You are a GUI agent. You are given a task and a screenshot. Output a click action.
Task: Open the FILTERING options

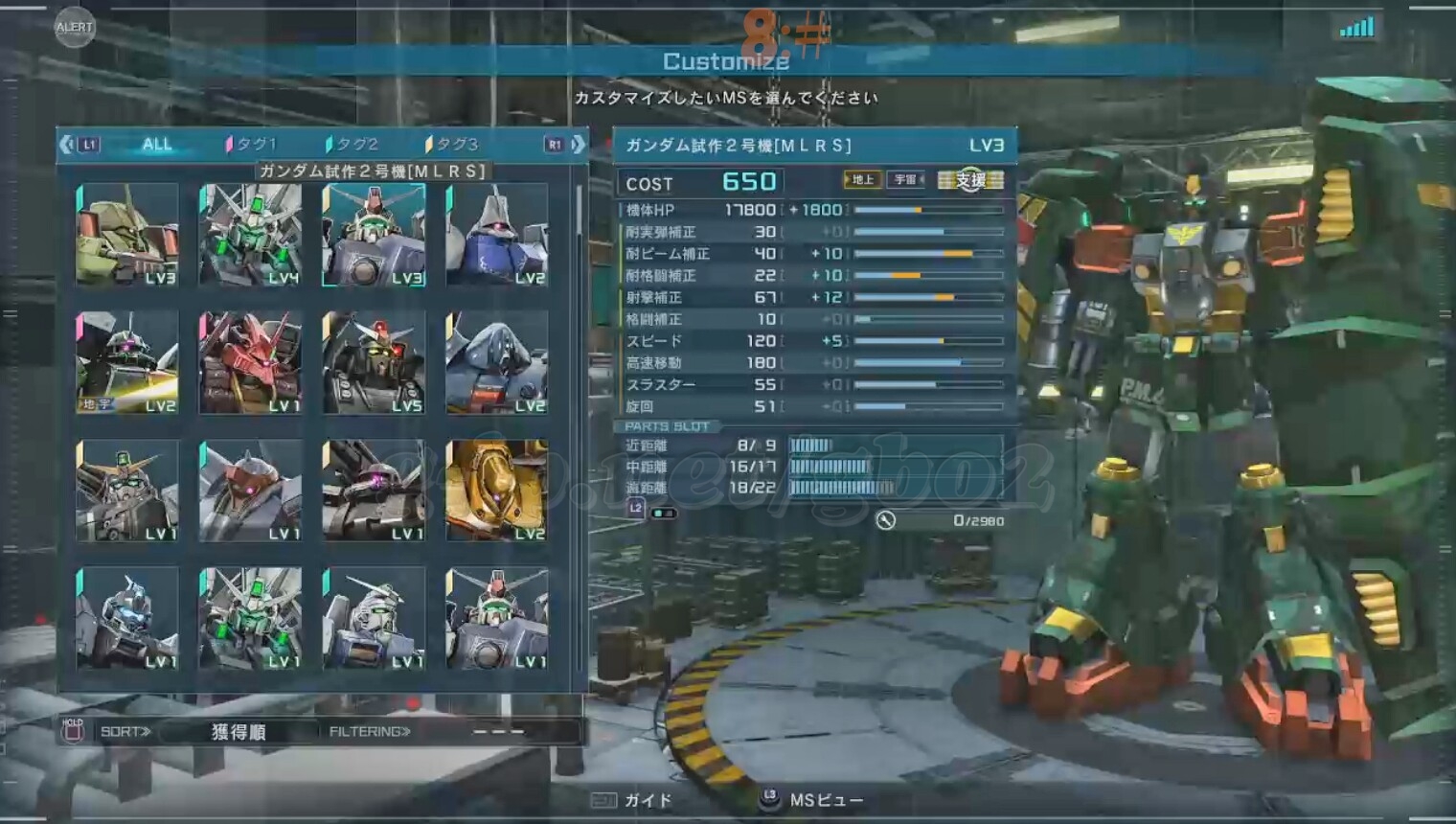click(370, 732)
